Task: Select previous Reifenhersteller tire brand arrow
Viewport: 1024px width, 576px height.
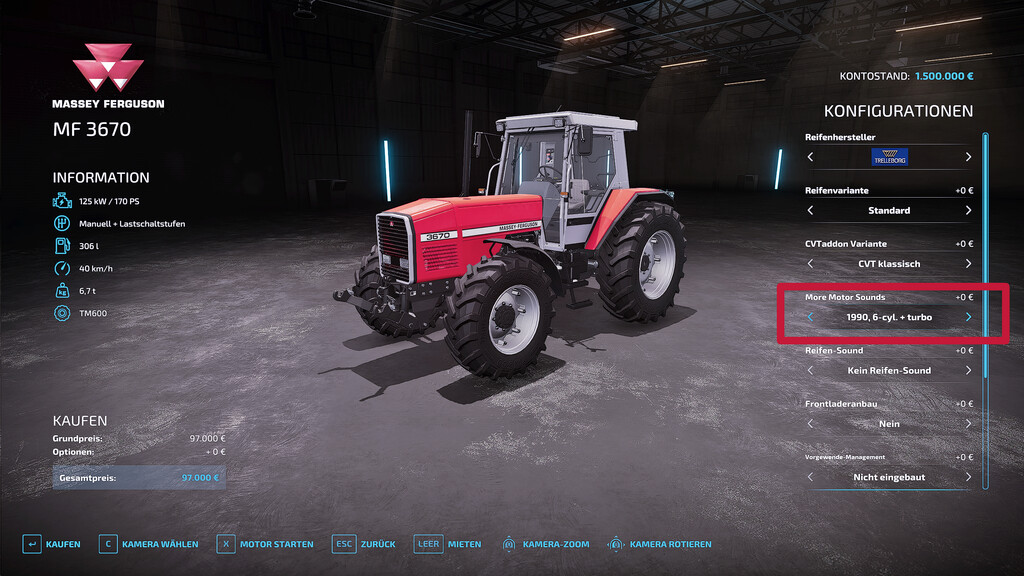Action: 810,157
